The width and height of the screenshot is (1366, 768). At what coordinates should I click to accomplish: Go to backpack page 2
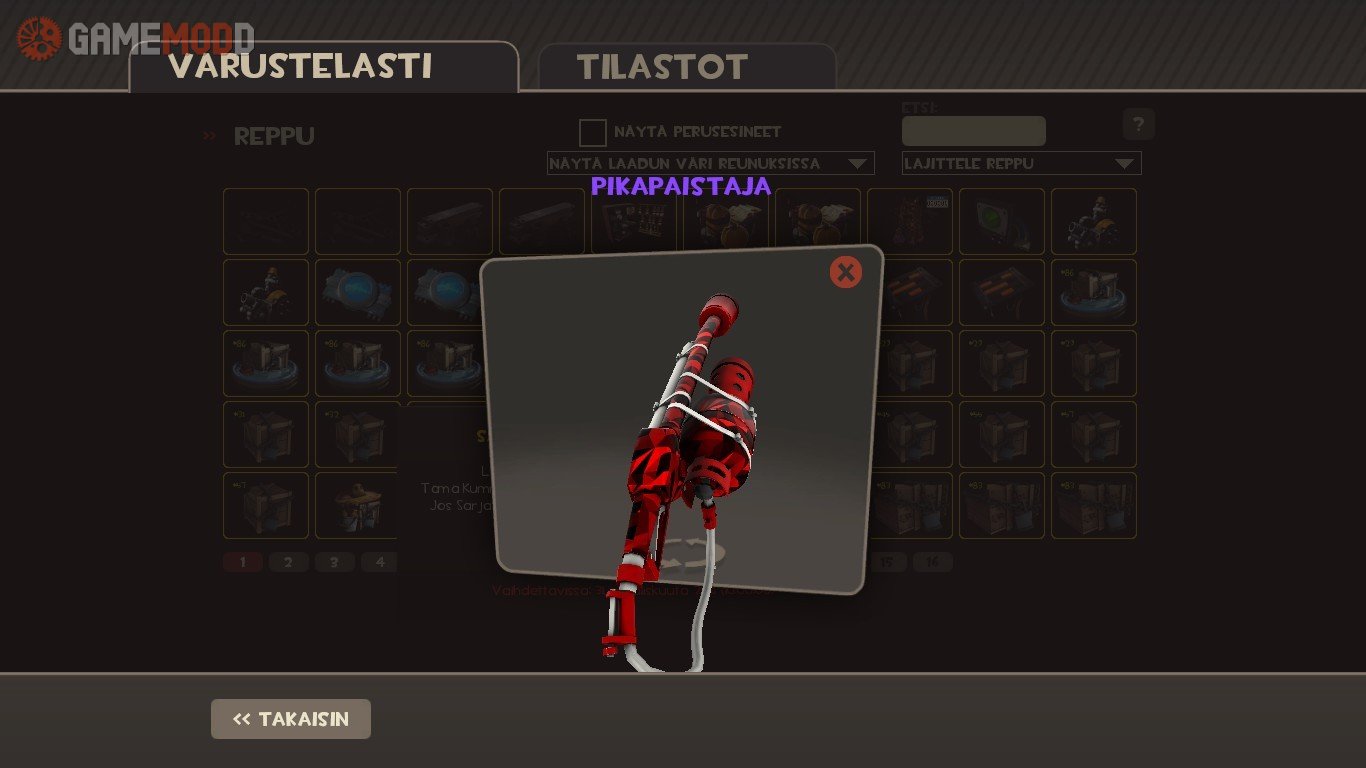[x=288, y=562]
